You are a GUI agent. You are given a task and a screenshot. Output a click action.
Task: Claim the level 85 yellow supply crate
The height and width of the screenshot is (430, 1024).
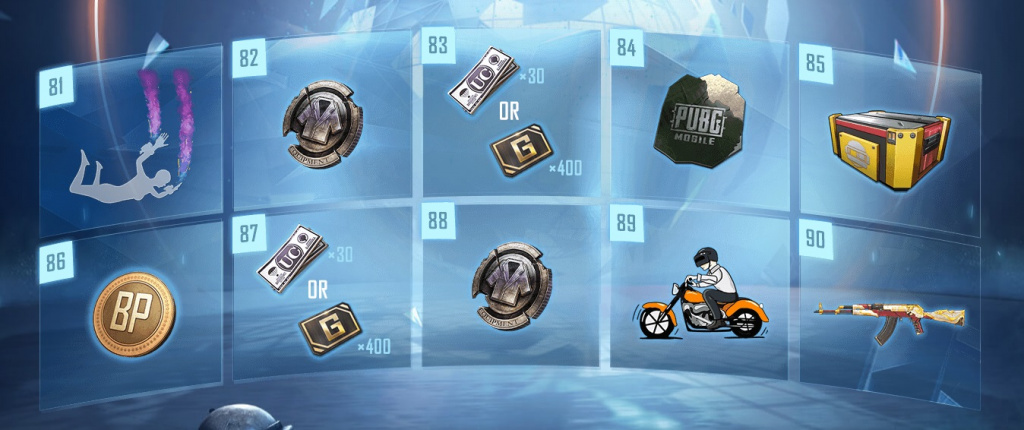pyautogui.click(x=887, y=135)
